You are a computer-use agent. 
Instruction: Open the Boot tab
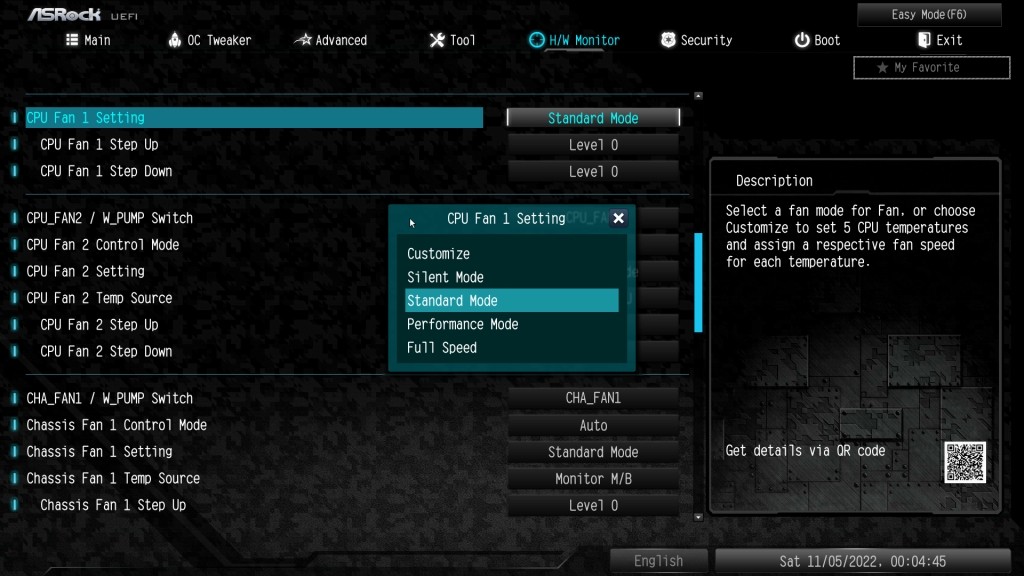(817, 40)
